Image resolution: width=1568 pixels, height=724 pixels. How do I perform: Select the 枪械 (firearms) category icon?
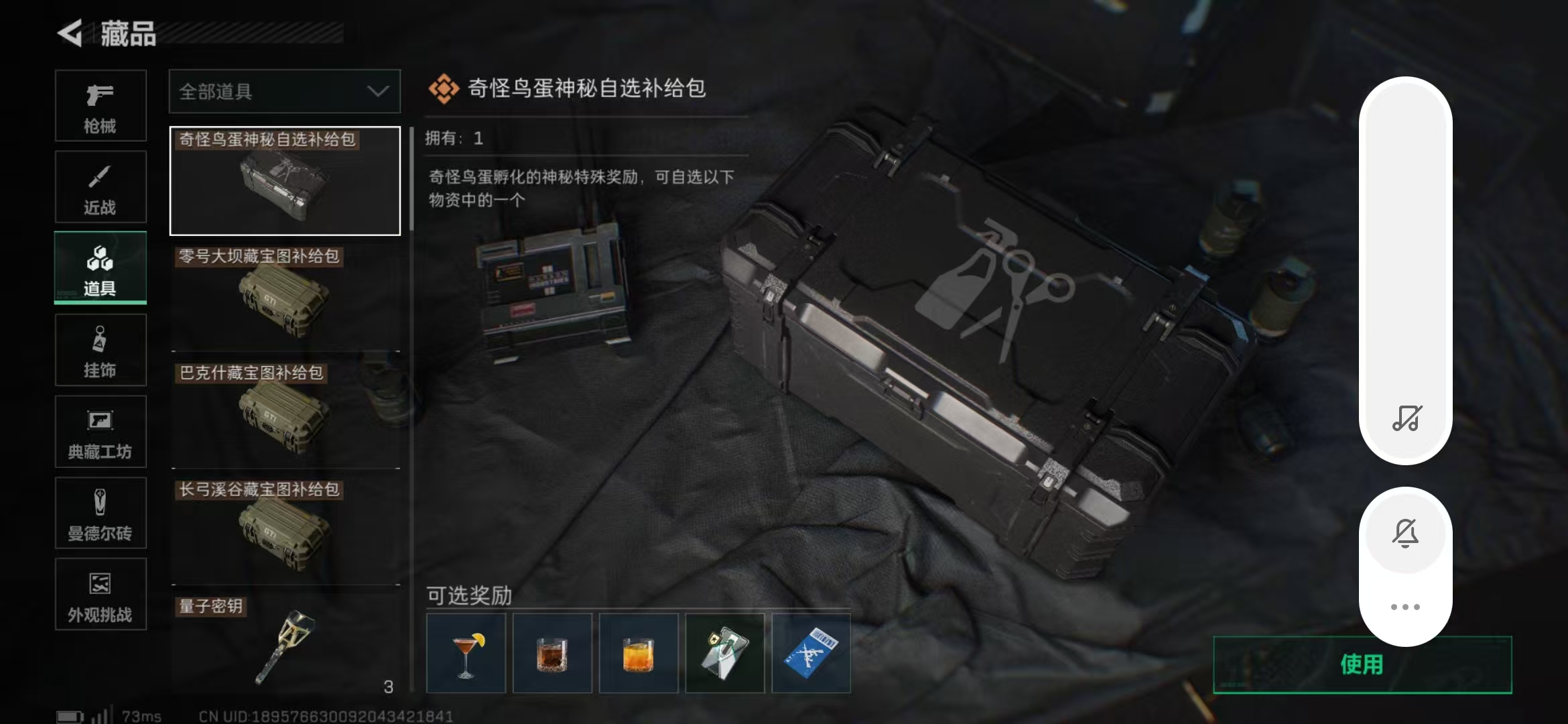click(101, 105)
